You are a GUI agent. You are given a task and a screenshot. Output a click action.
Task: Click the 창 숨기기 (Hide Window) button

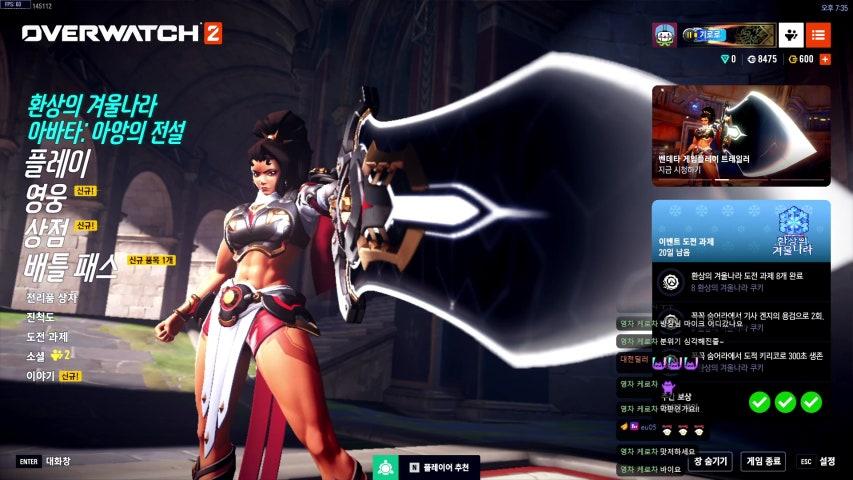(709, 461)
